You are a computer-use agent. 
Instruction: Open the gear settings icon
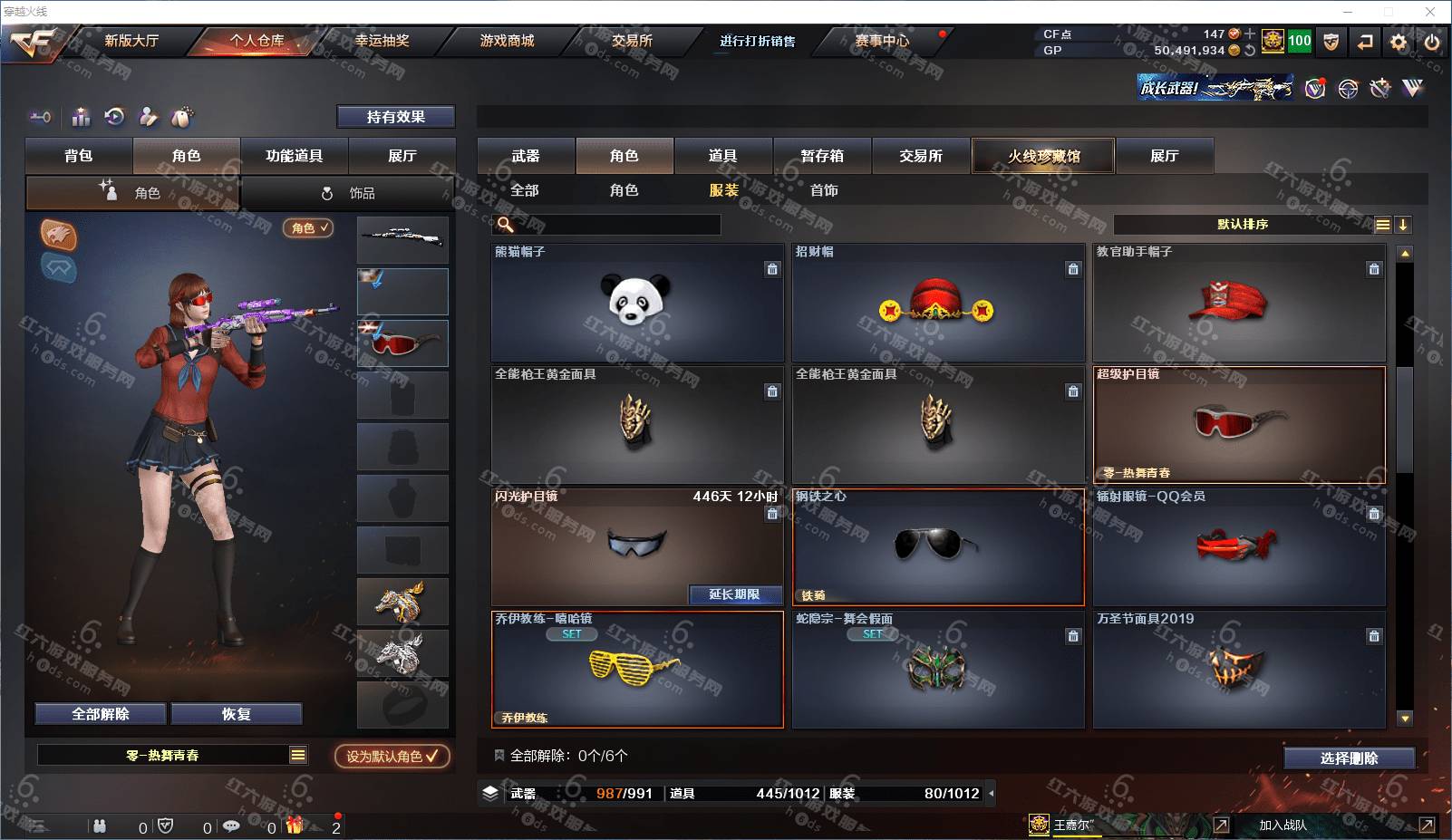click(1399, 42)
